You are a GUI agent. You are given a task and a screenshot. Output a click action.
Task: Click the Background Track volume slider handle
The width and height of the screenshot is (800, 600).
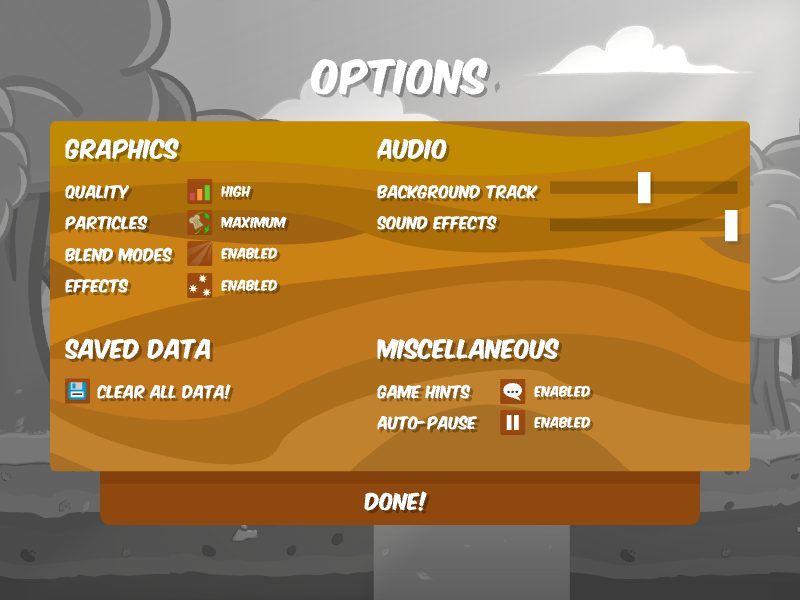(644, 188)
